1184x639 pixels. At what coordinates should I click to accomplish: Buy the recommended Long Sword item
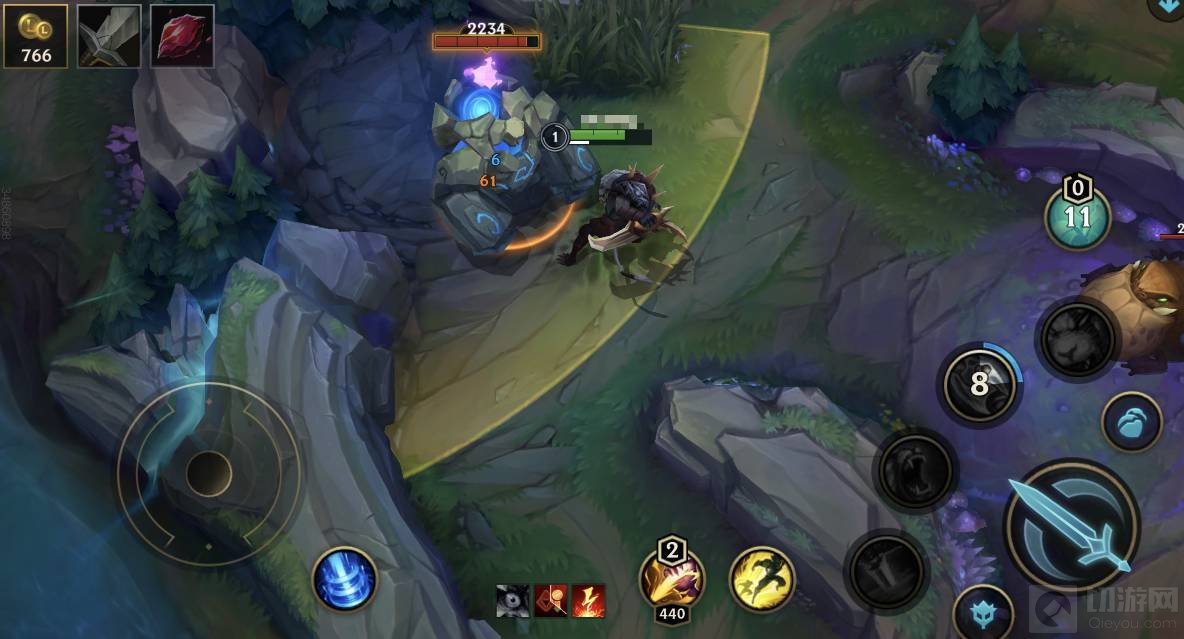110,36
